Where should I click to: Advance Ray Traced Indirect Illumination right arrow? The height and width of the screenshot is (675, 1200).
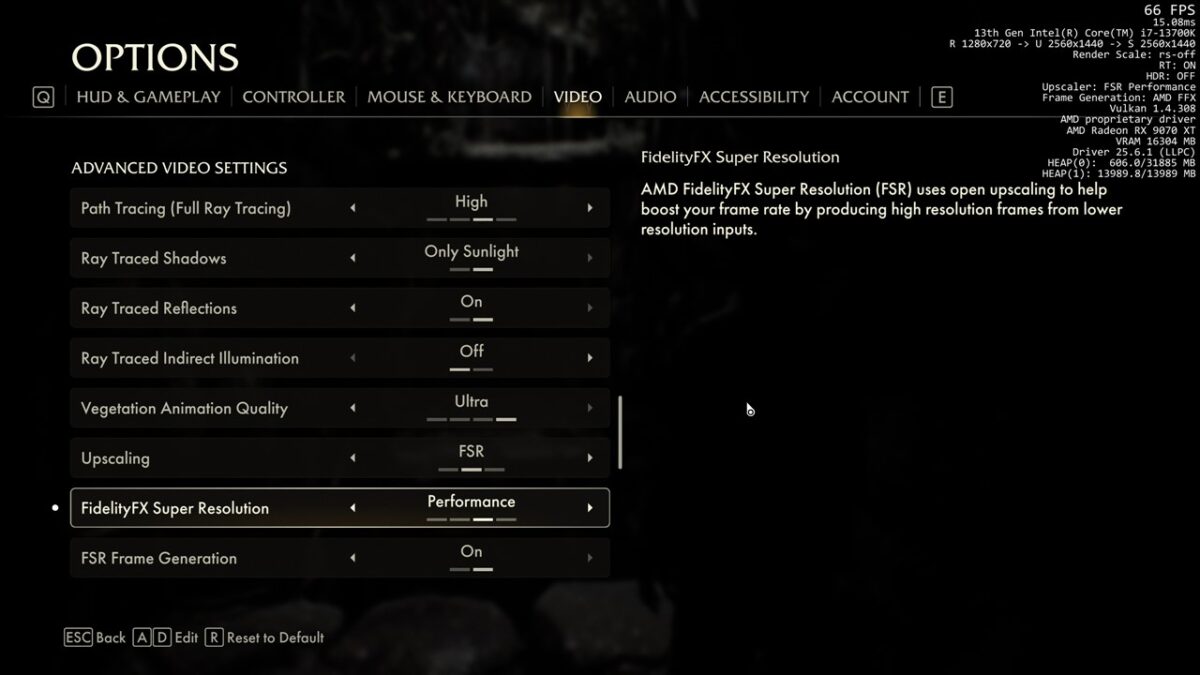590,358
